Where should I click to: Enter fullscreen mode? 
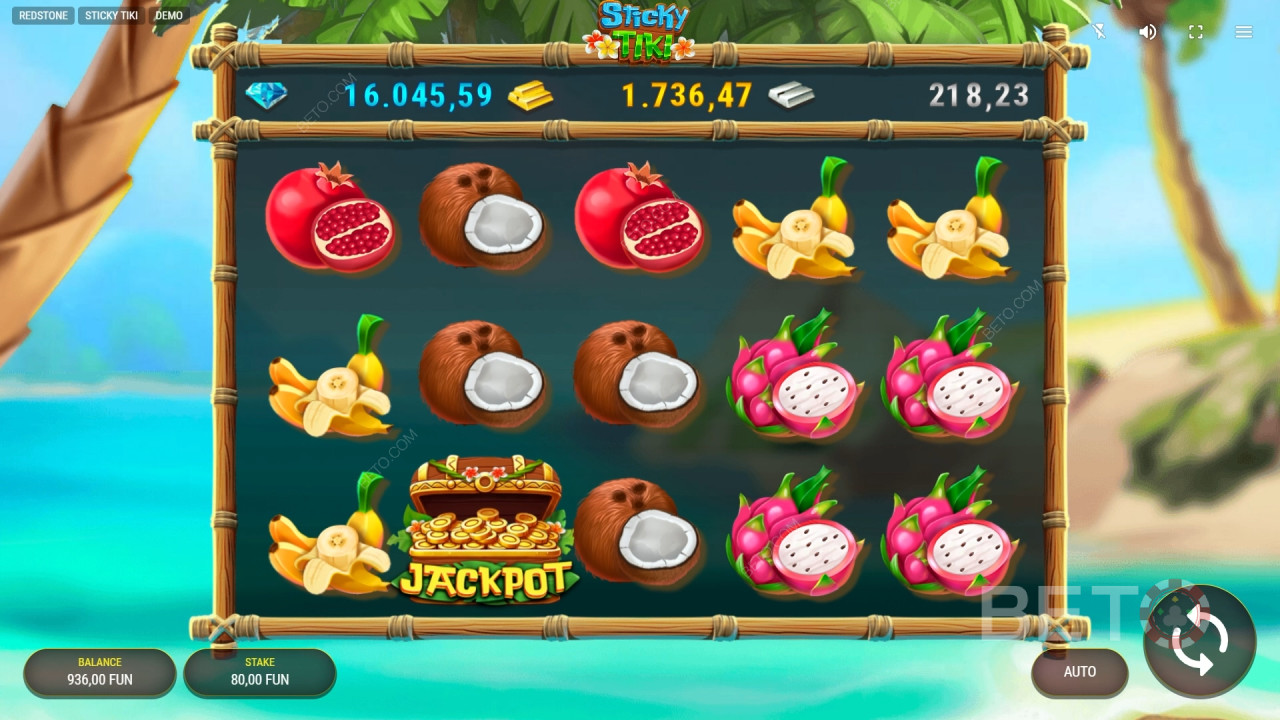[x=1196, y=32]
